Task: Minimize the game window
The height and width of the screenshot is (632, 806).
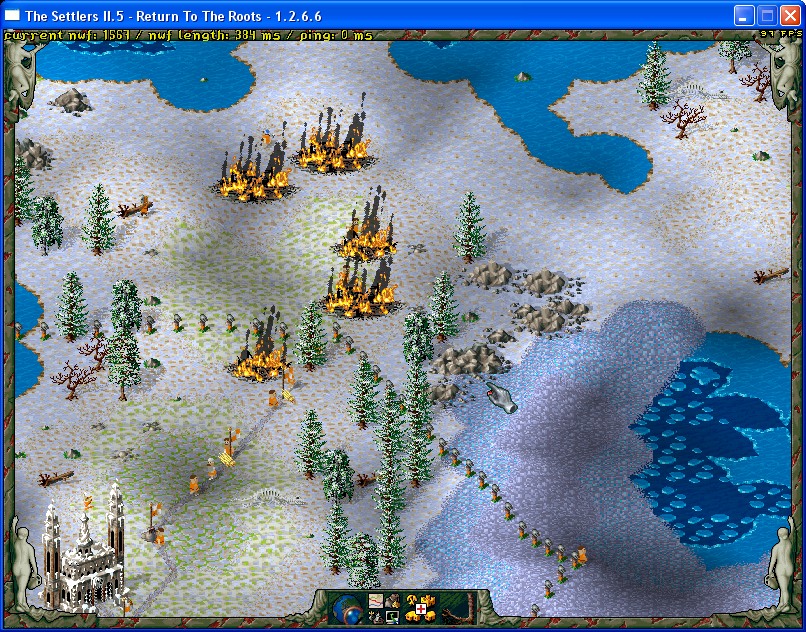Action: click(744, 15)
